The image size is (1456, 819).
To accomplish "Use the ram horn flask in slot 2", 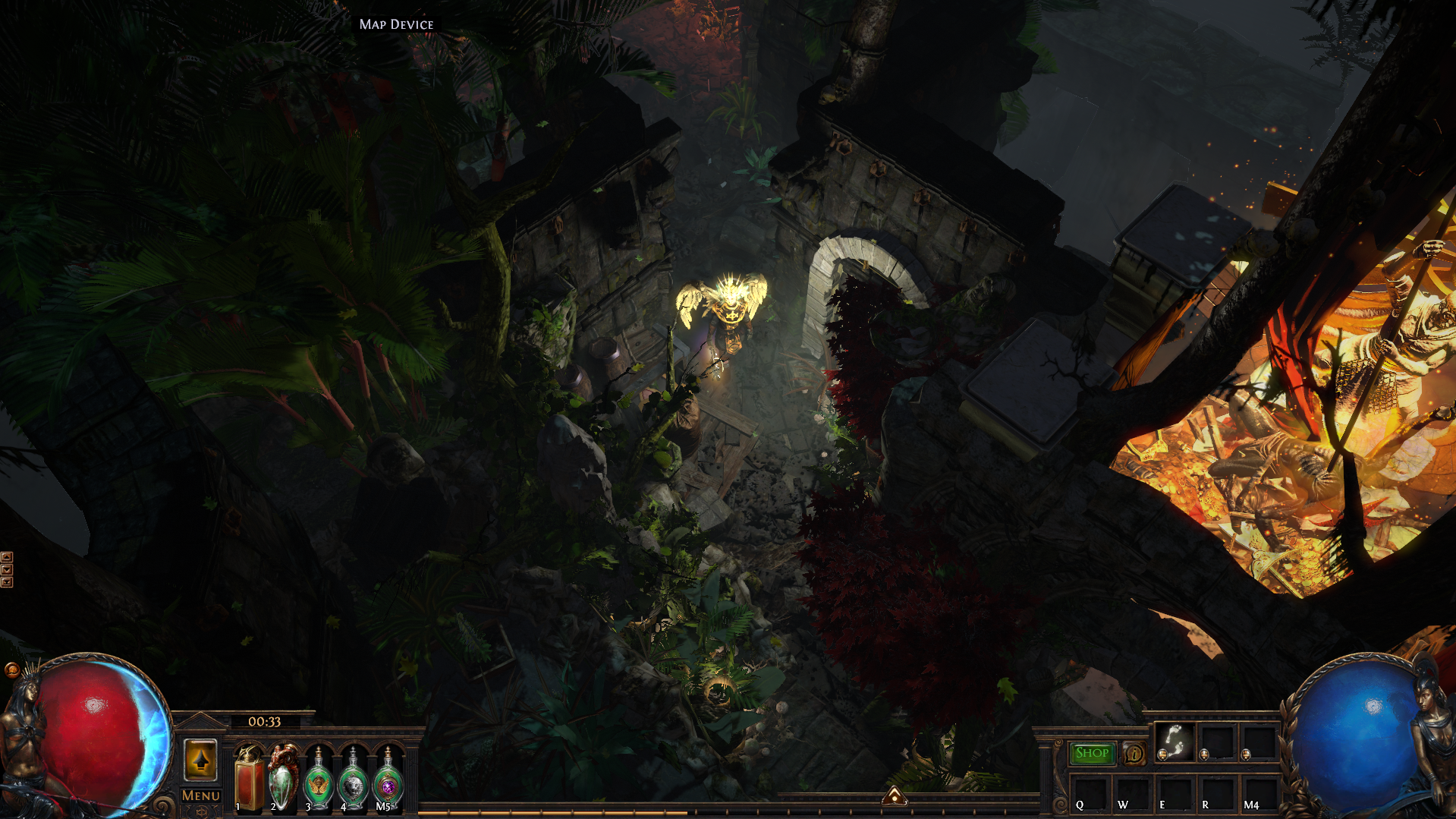I will [284, 779].
